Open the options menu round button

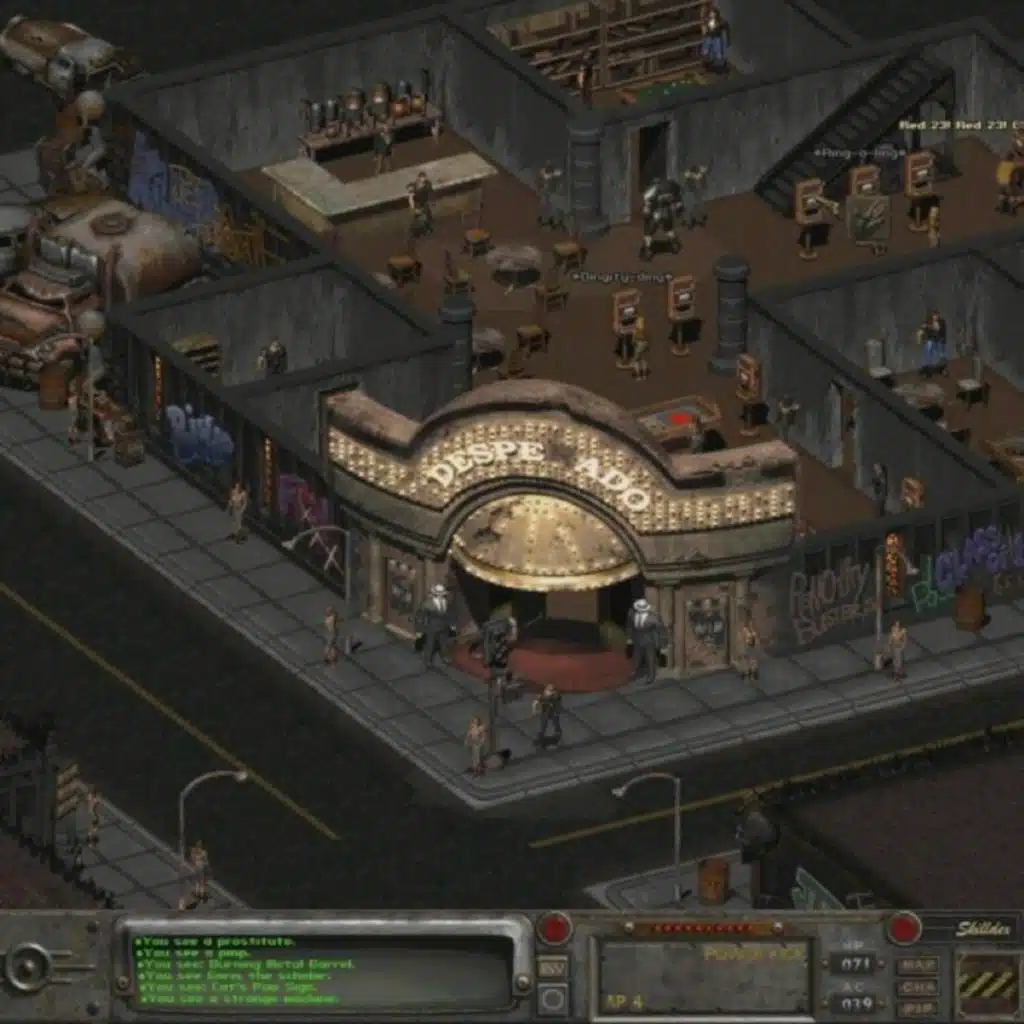coord(553,997)
